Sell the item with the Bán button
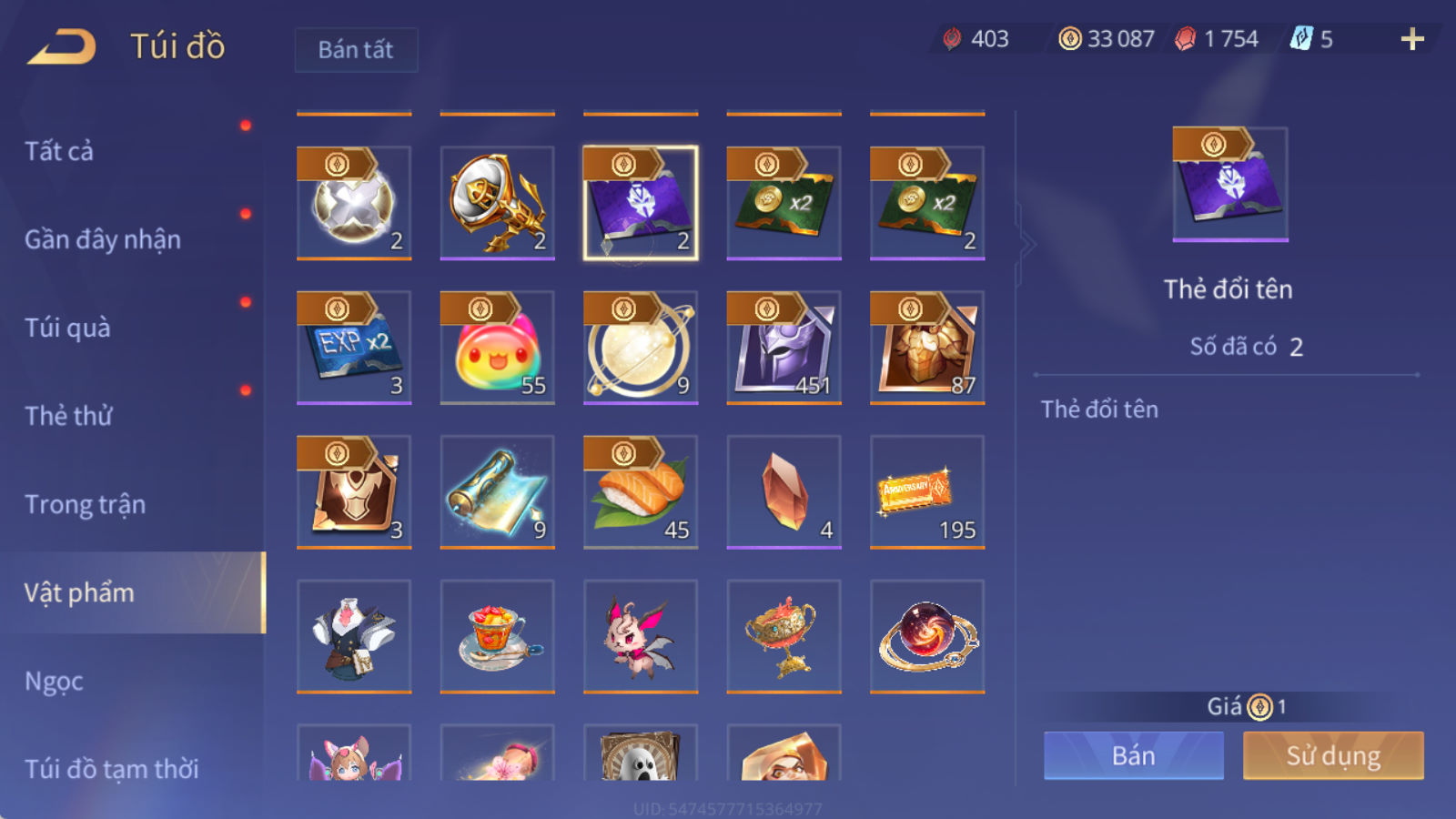Image resolution: width=1456 pixels, height=819 pixels. point(1133,755)
